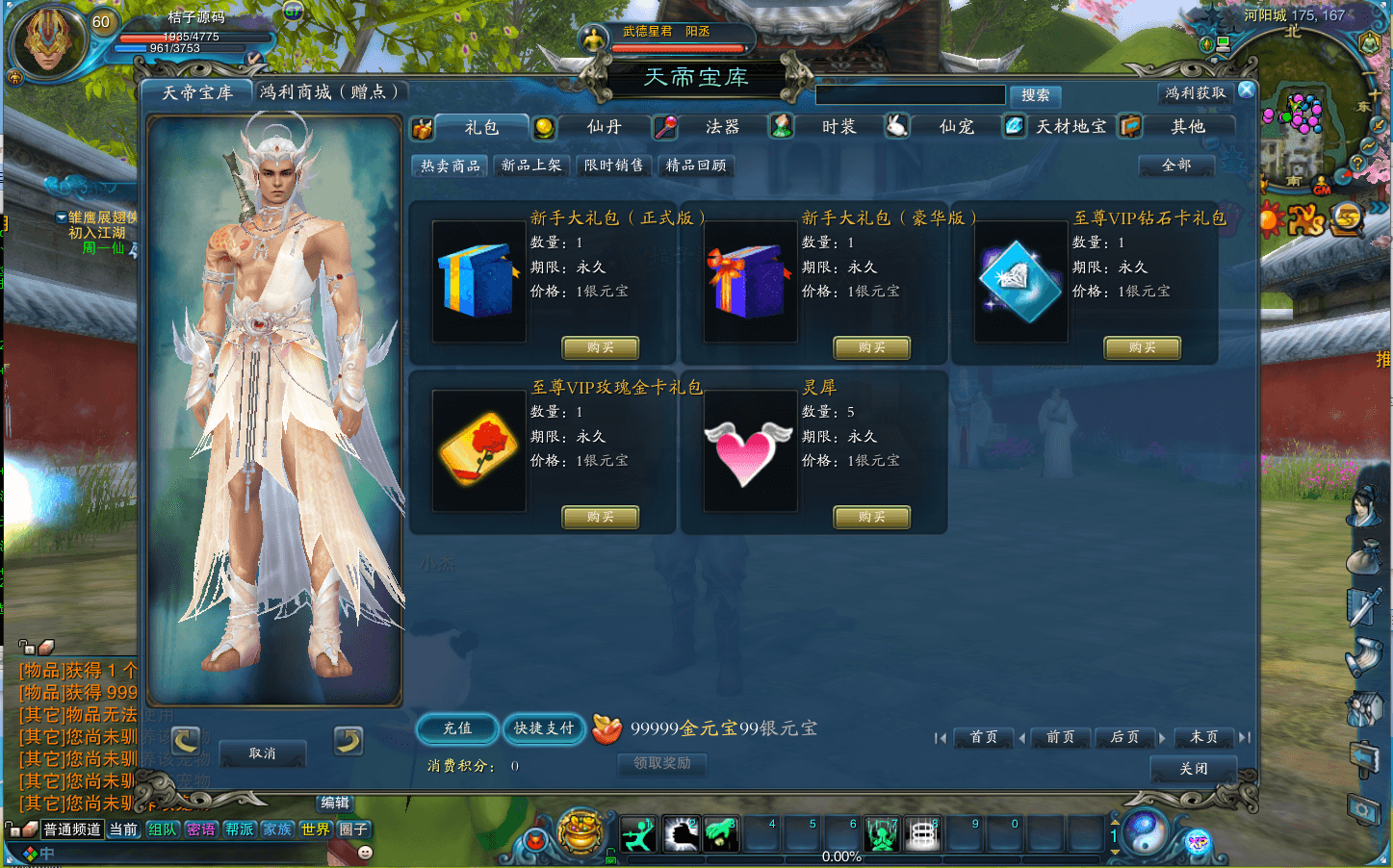The height and width of the screenshot is (868, 1393).
Task: Switch to the 鸿利商城 shop tab
Action: 328,92
